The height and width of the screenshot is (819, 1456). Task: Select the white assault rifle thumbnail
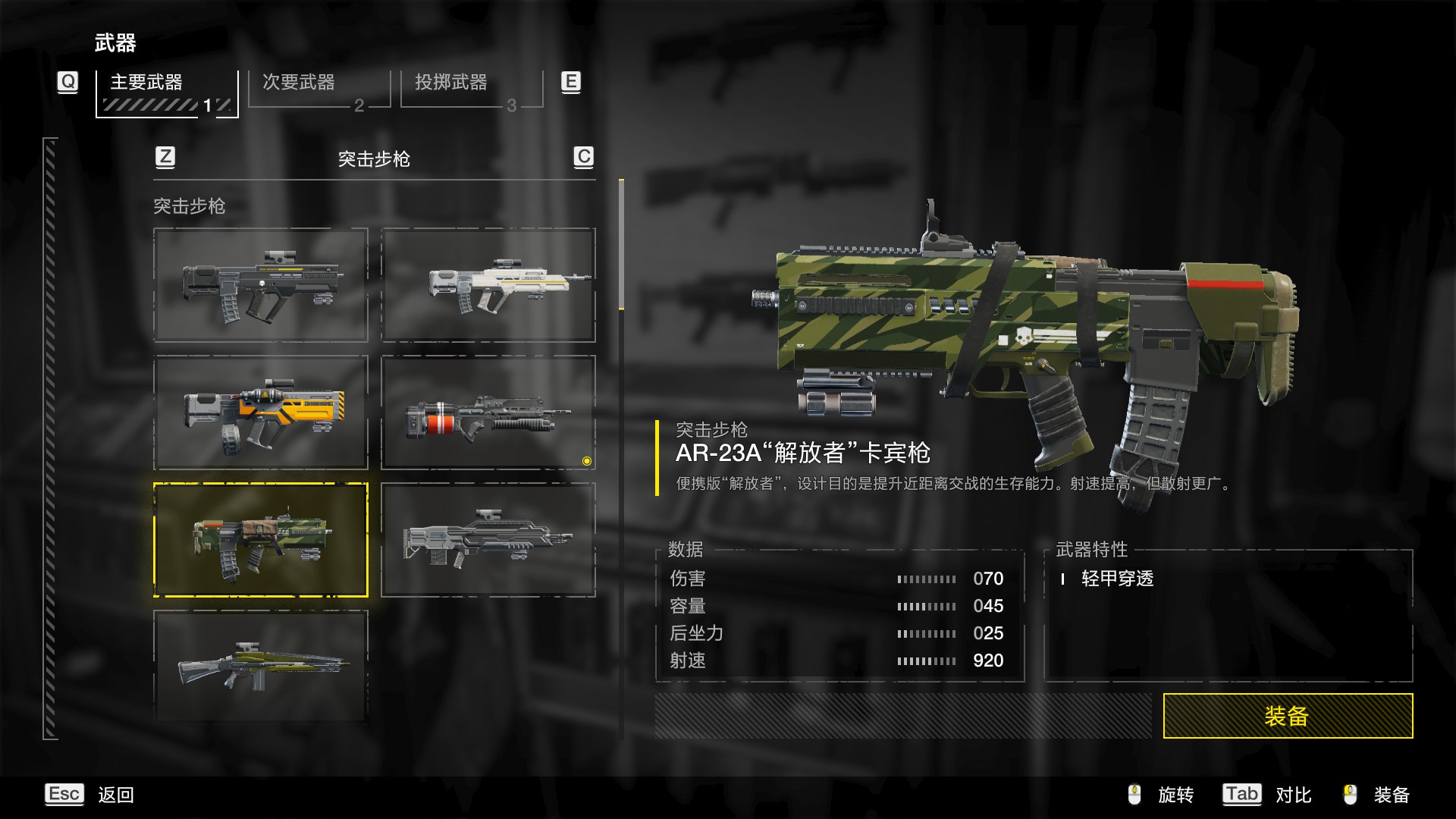(488, 285)
